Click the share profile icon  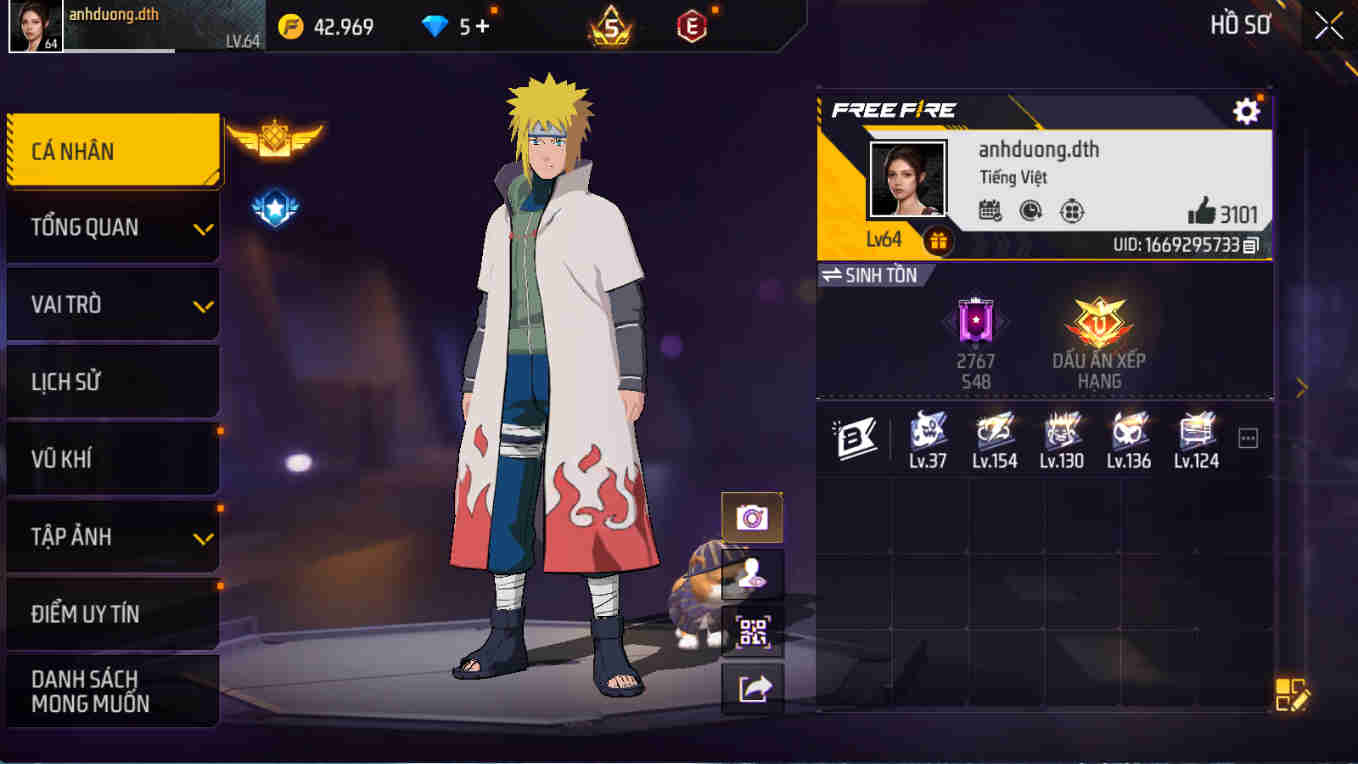[x=751, y=688]
